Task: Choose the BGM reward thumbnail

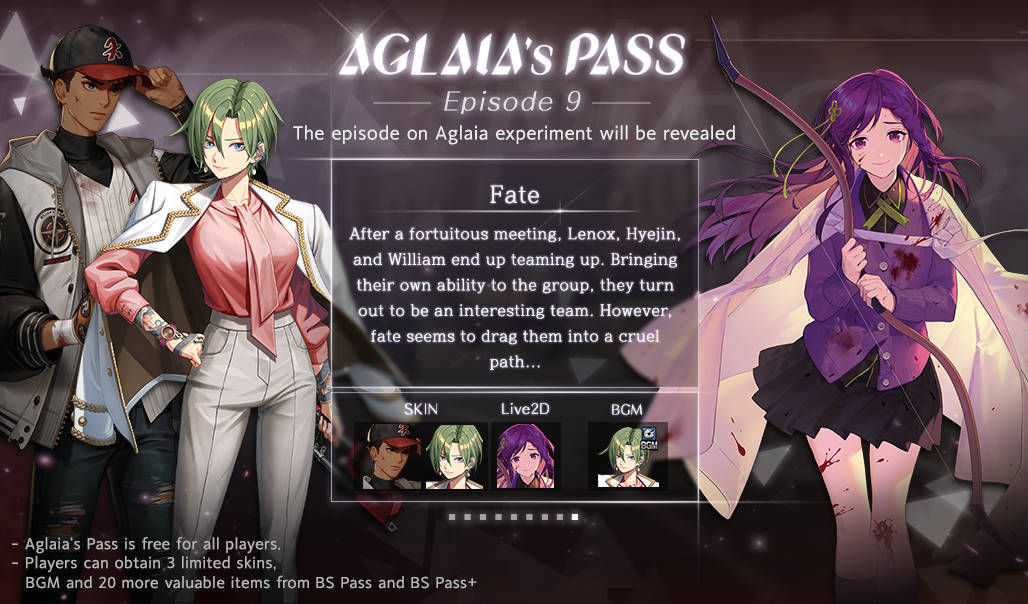Action: (x=627, y=456)
